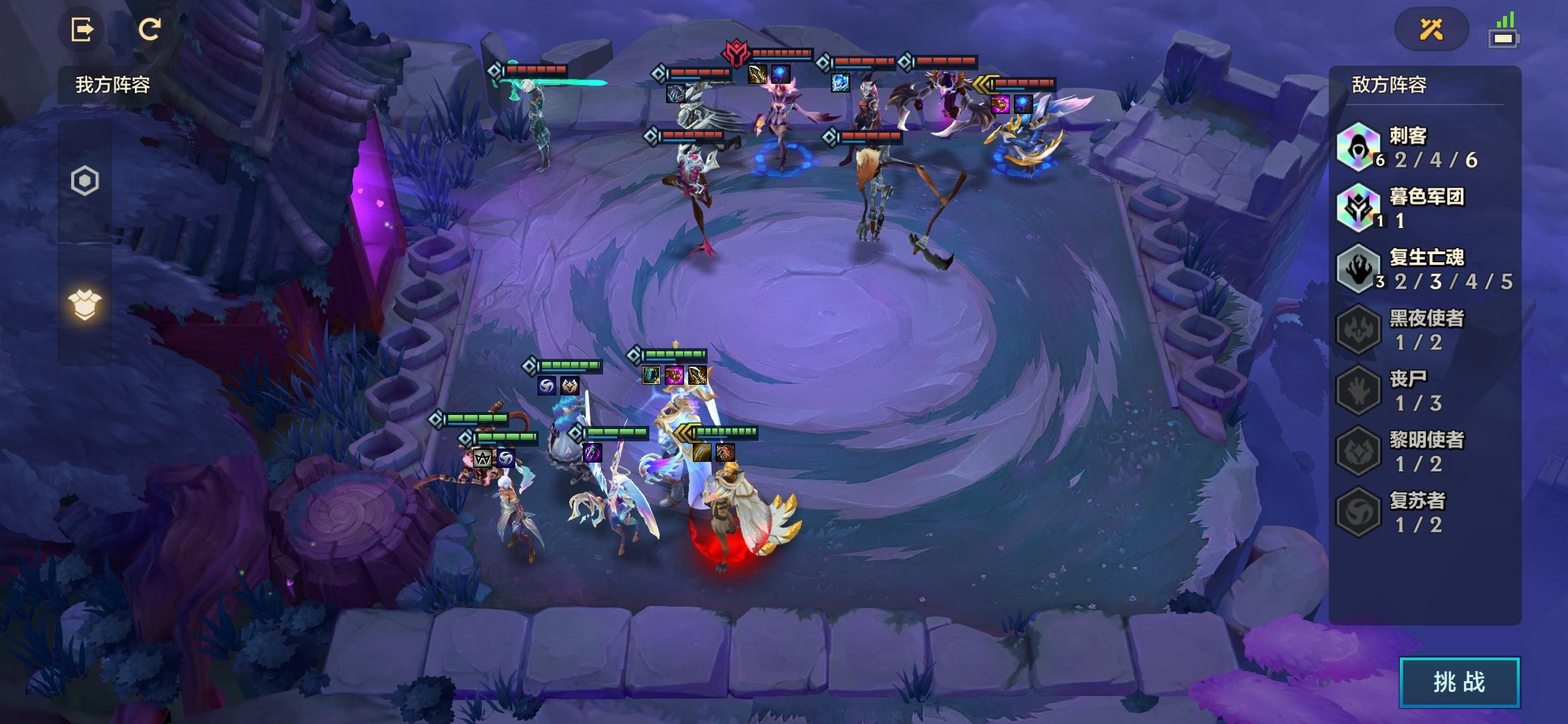The width and height of the screenshot is (1568, 724).
Task: Refresh with the circular arrow button
Action: point(149,29)
